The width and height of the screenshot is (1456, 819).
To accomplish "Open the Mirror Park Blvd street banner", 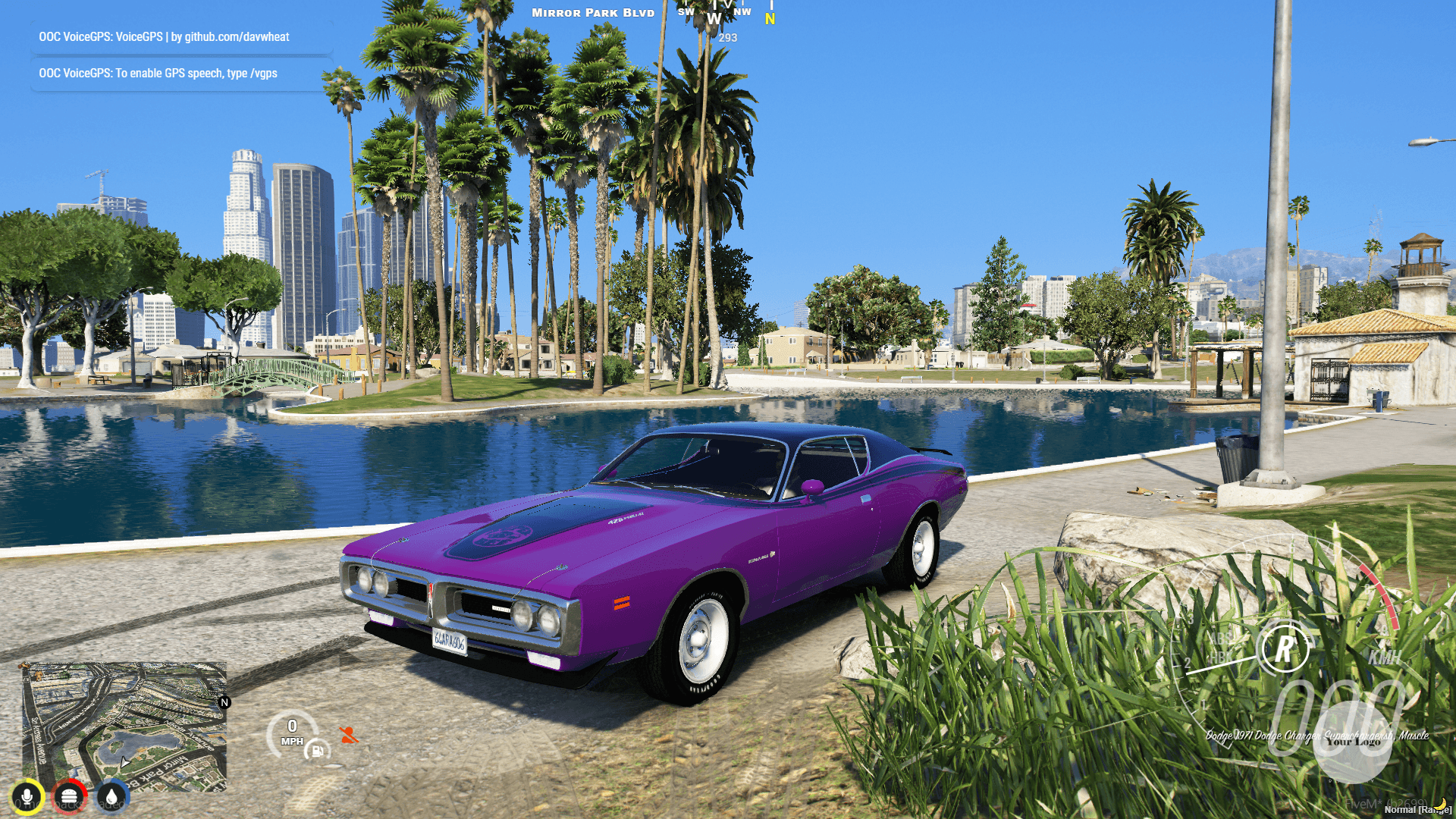I will tap(591, 12).
